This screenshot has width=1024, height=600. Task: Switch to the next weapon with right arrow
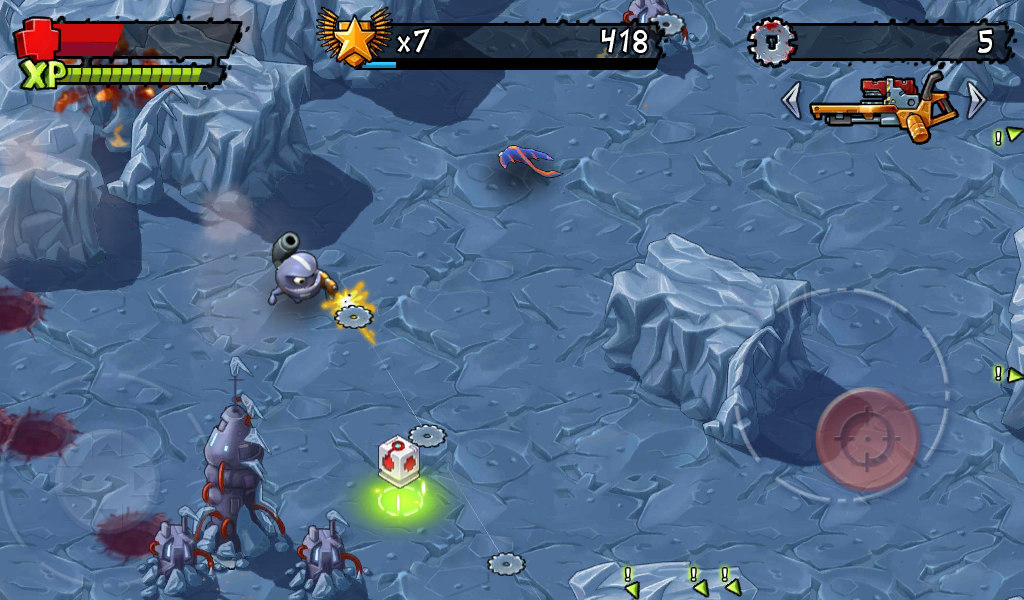(976, 101)
